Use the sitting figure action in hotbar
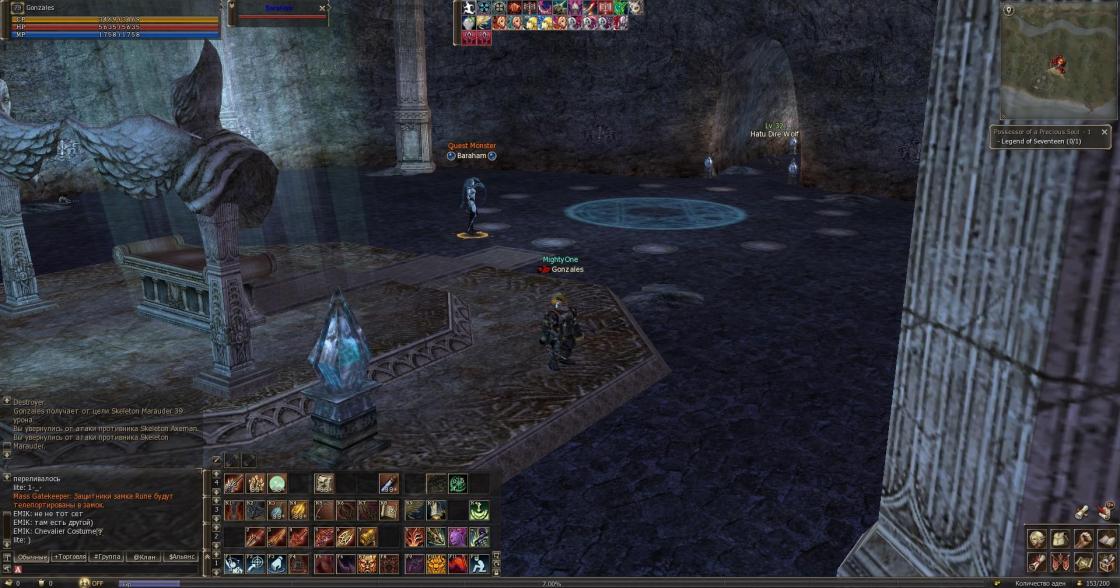The height and width of the screenshot is (588, 1120). click(x=480, y=563)
